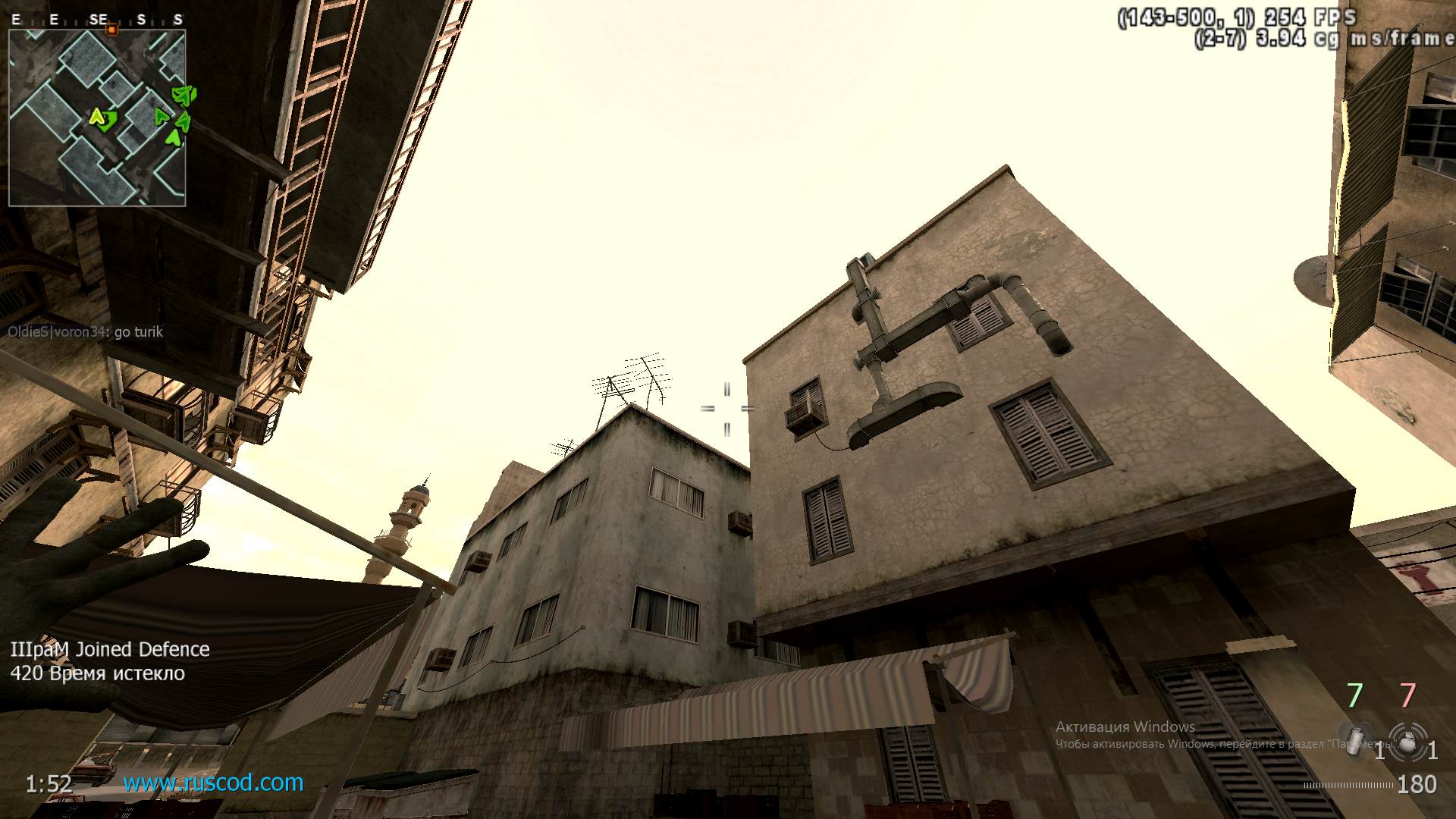The width and height of the screenshot is (1456, 819).
Task: Click the Активация Windows watermark text
Action: click(1125, 727)
